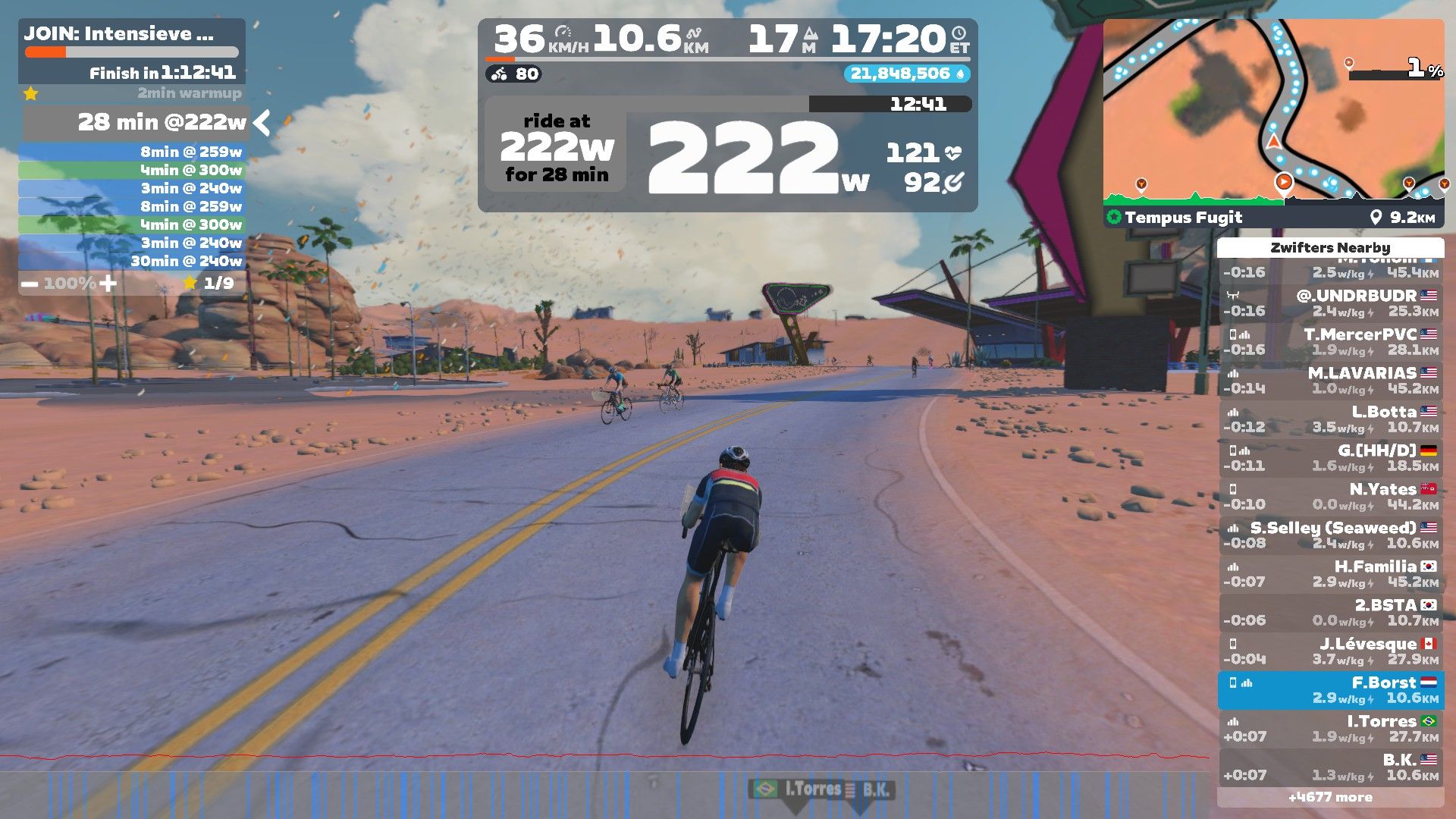Select M.LAVARIAS in the riders list

(1331, 380)
